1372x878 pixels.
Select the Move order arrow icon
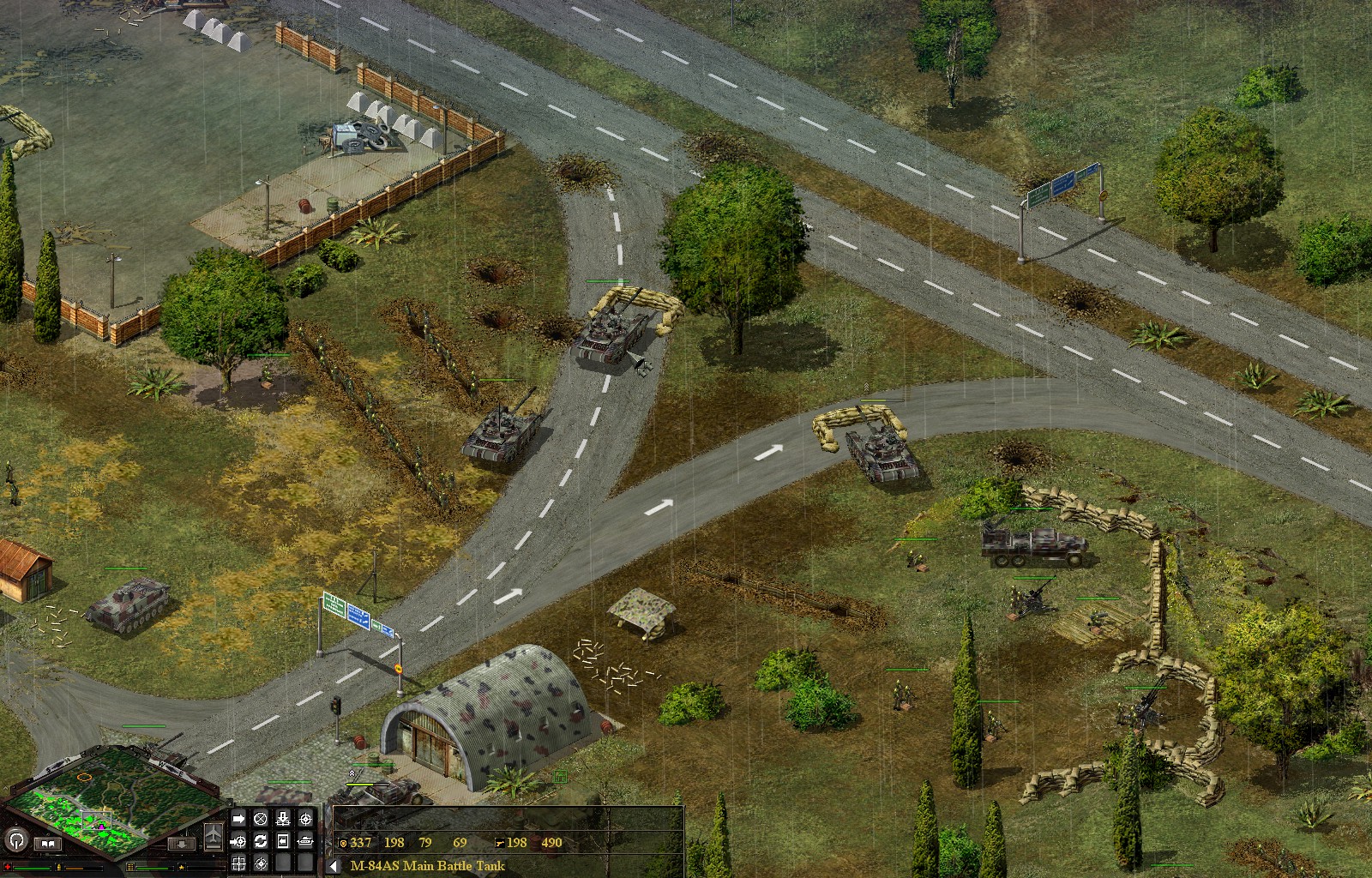238,818
